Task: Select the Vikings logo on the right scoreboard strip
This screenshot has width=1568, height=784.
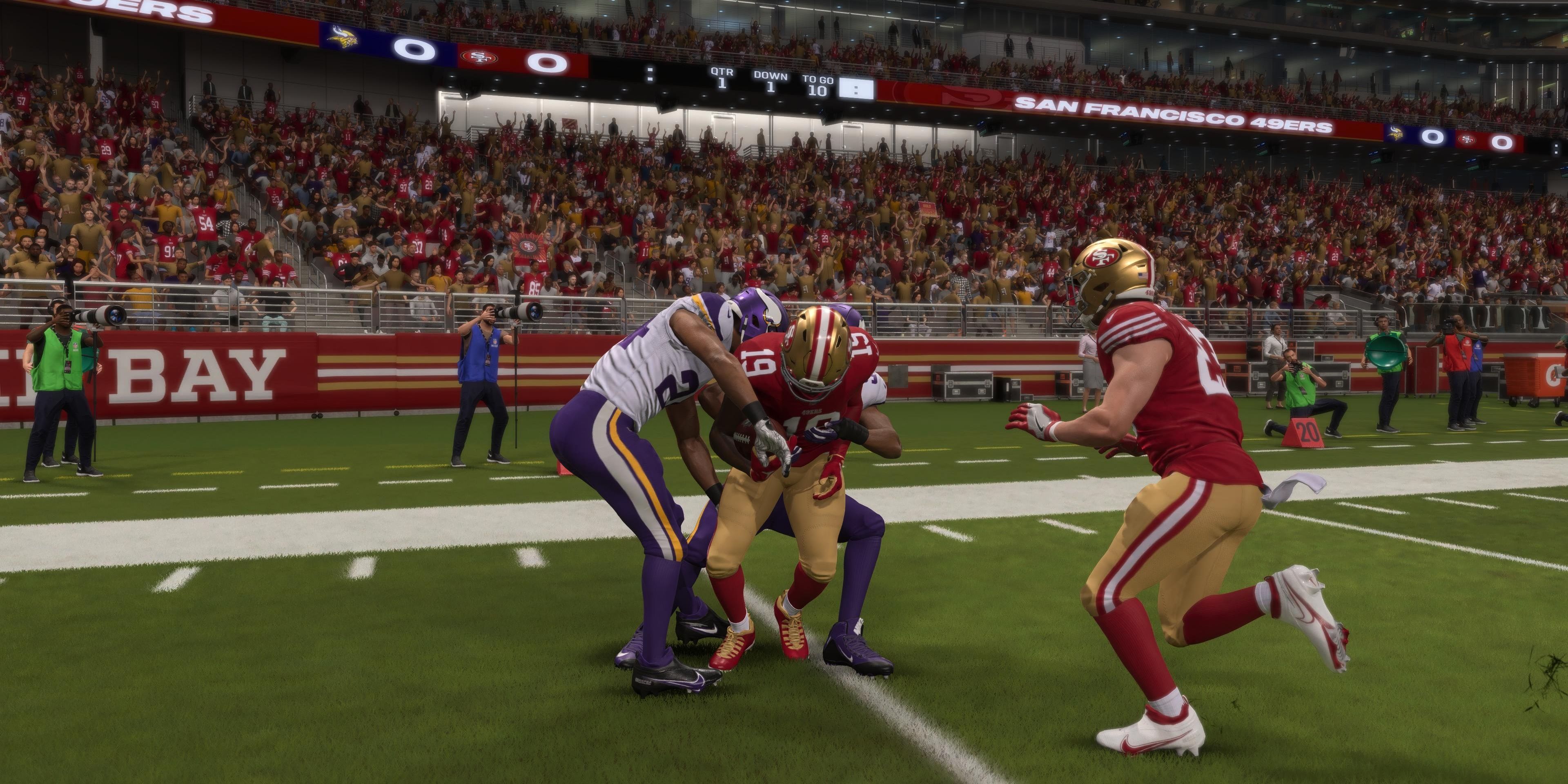Action: [x=1394, y=135]
